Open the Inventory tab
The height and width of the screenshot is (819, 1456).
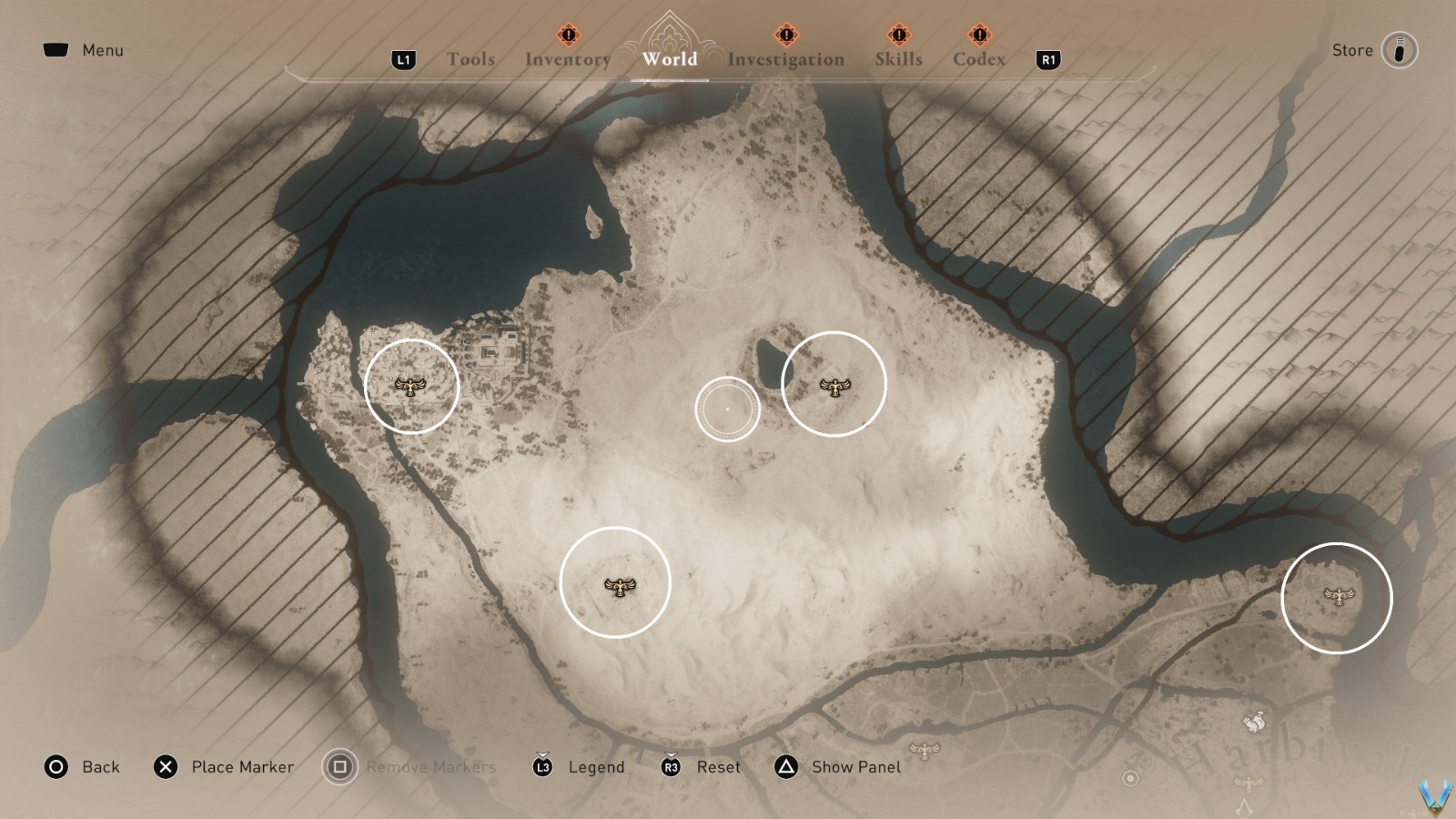[568, 59]
